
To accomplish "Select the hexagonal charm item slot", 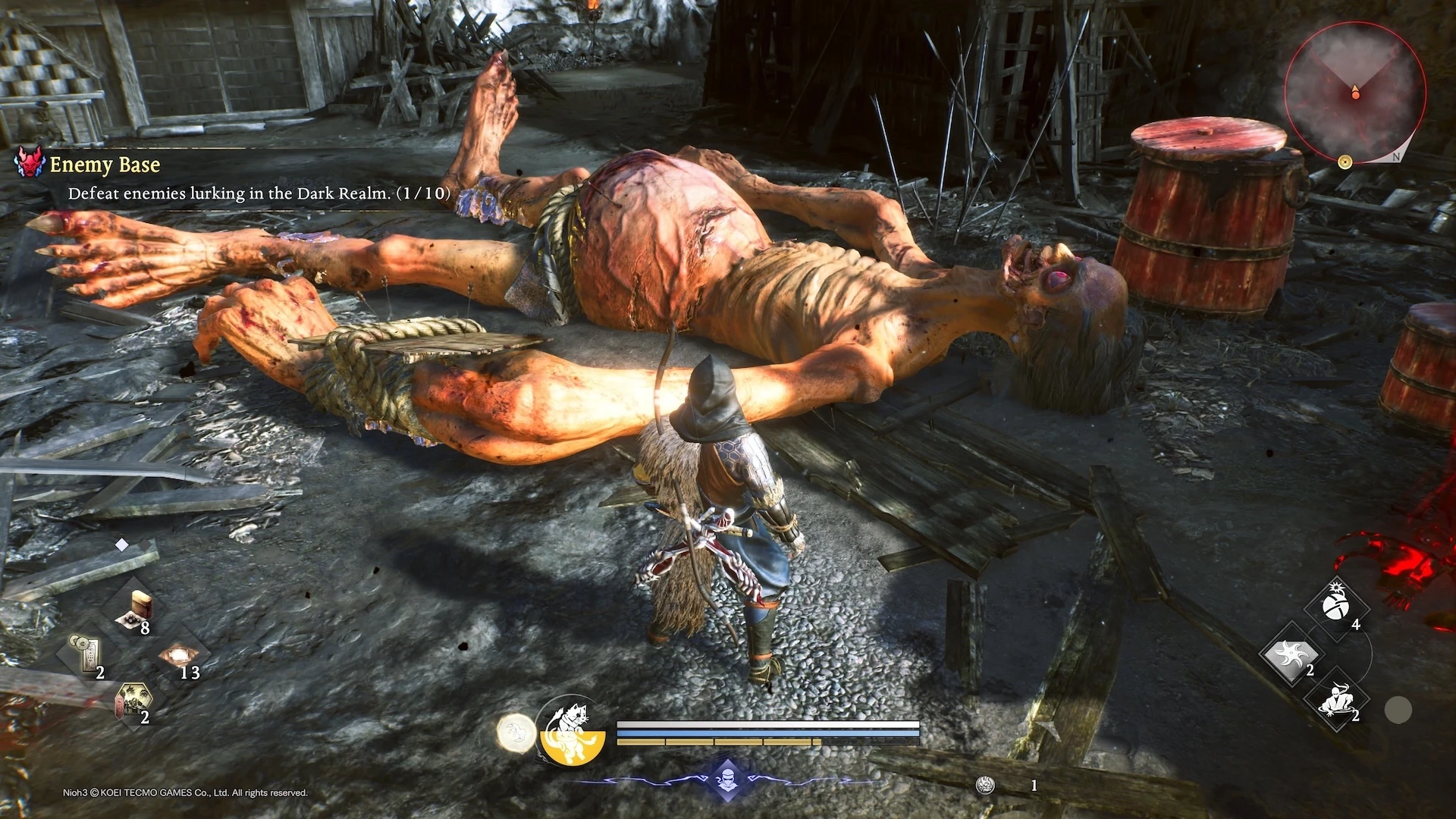I will coord(133,701).
